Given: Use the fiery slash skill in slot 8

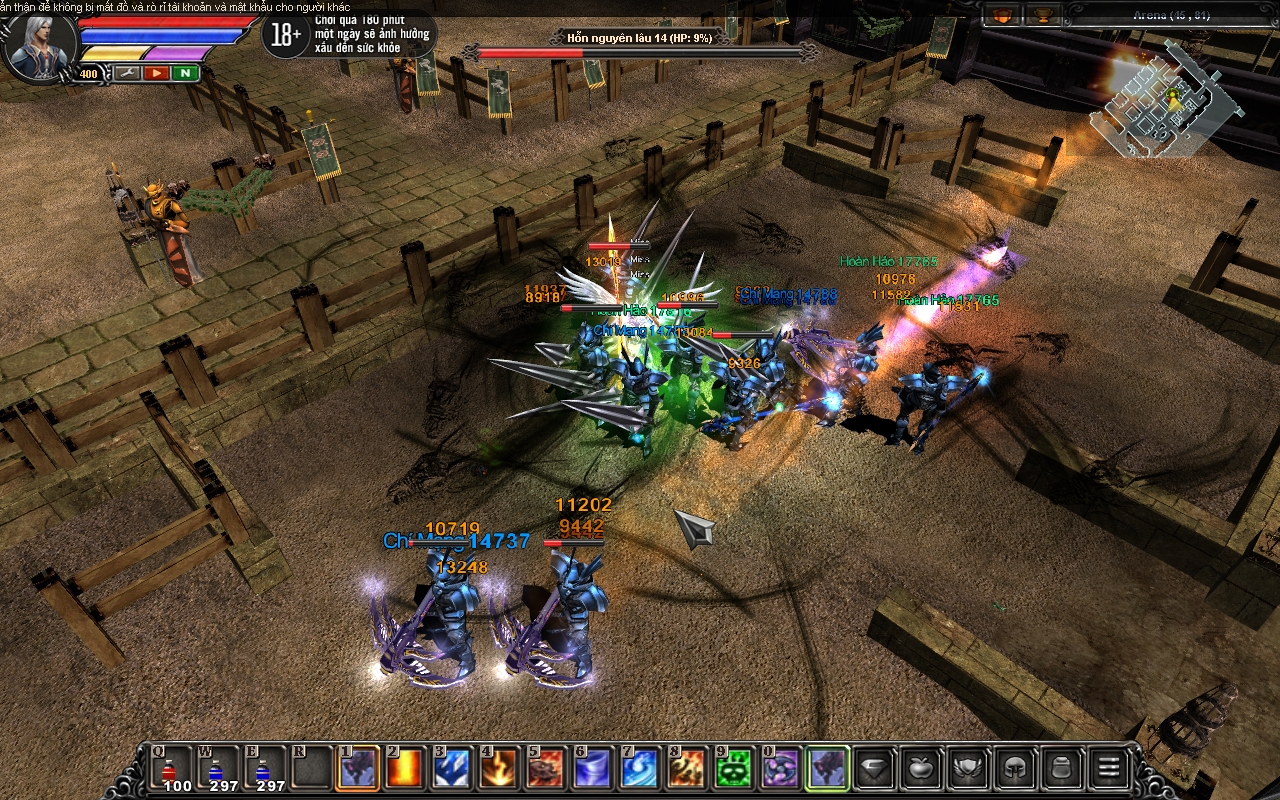Looking at the screenshot, I should tap(687, 769).
